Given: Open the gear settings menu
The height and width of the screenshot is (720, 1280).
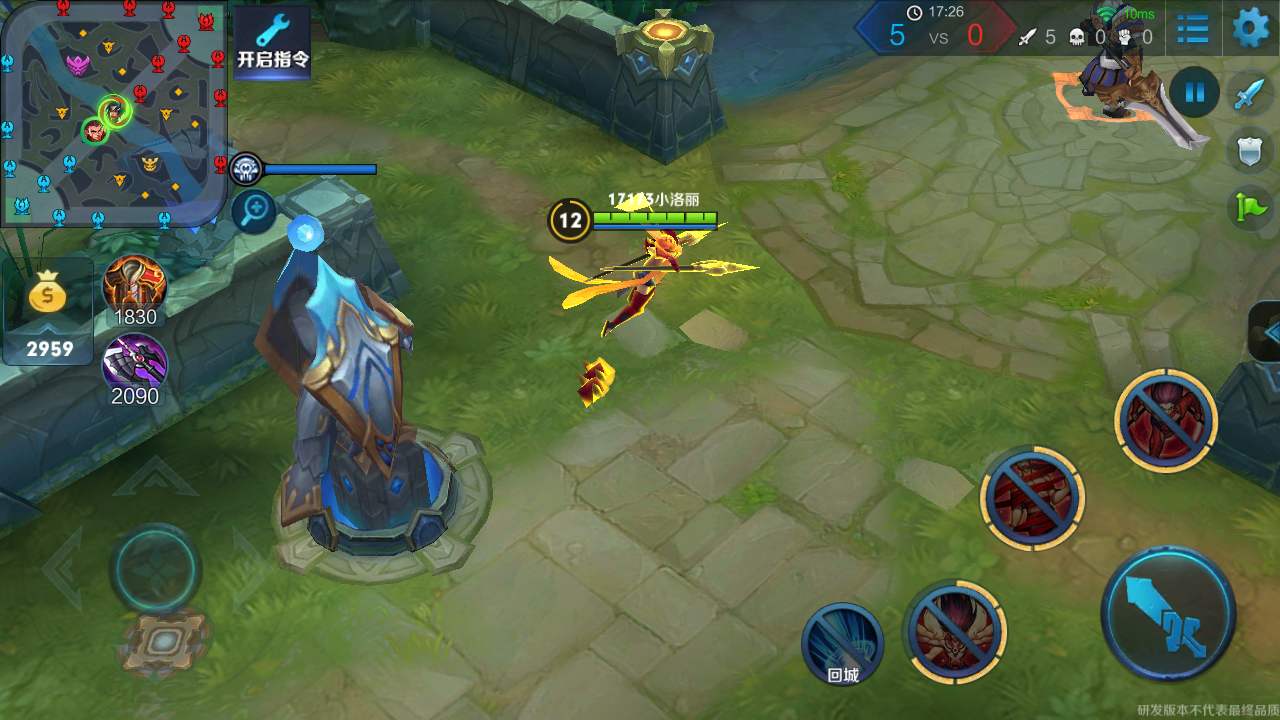Looking at the screenshot, I should pyautogui.click(x=1250, y=28).
